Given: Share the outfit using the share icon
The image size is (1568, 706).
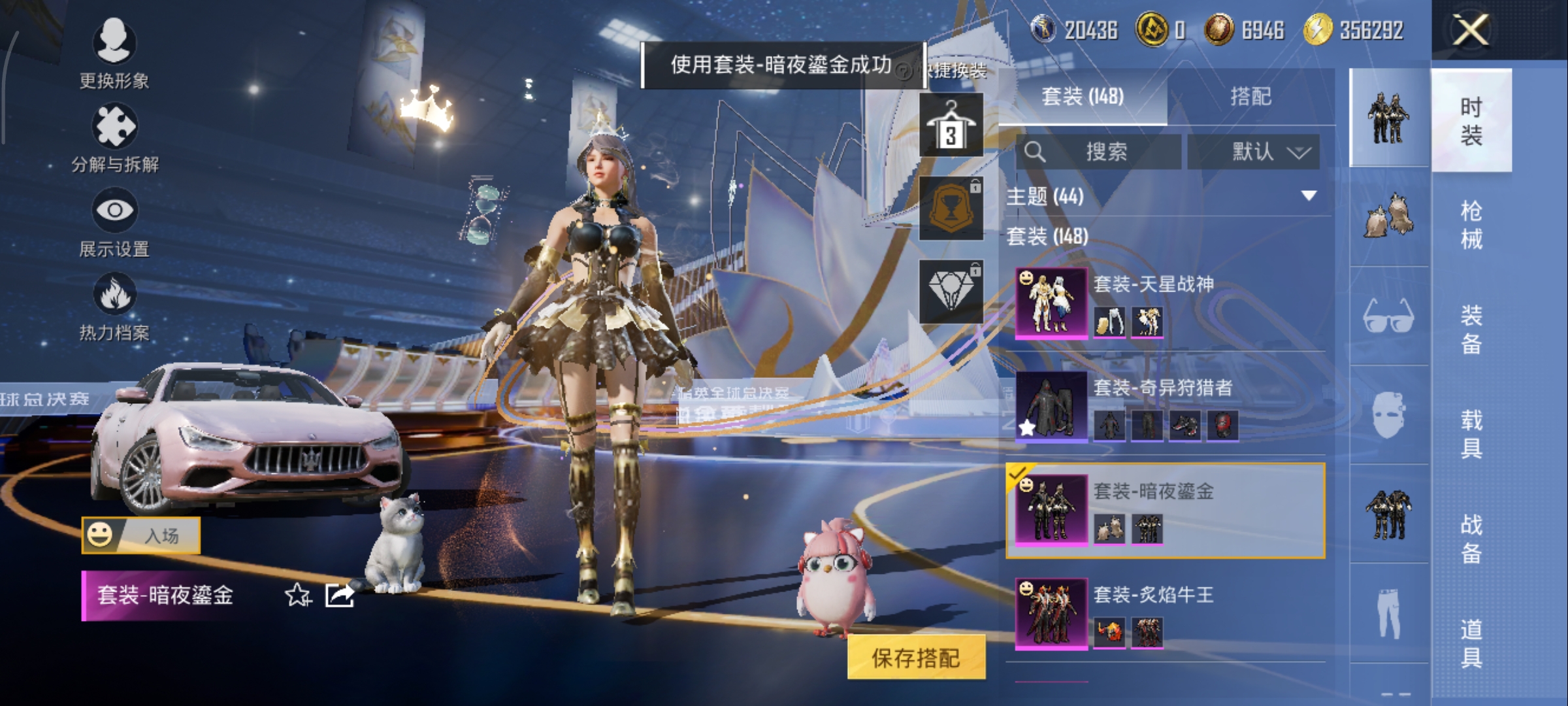Looking at the screenshot, I should (x=340, y=595).
